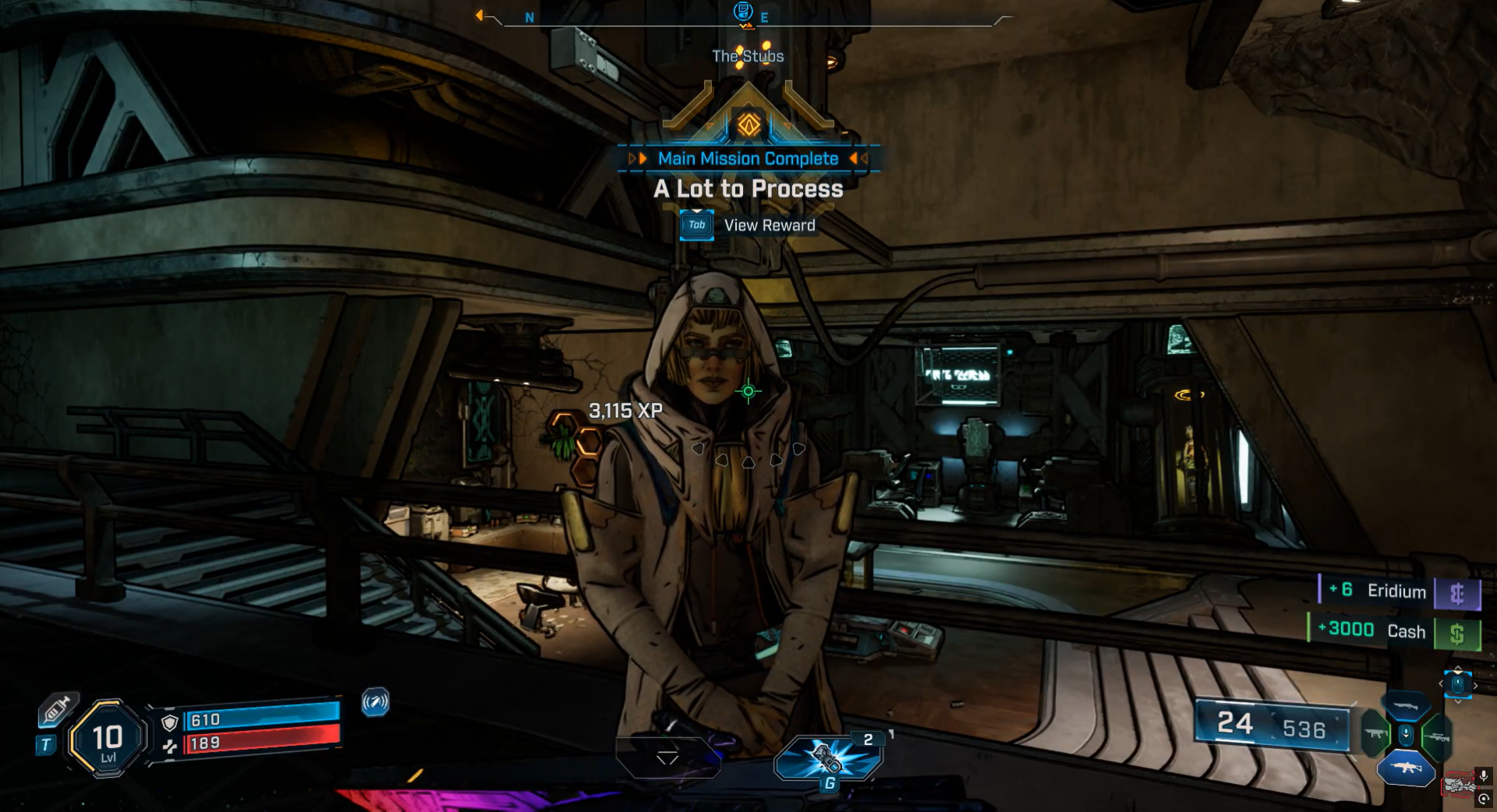Screen dimensions: 1497x812
Task: Toggle the microphone overlay button
Action: coord(1484,775)
